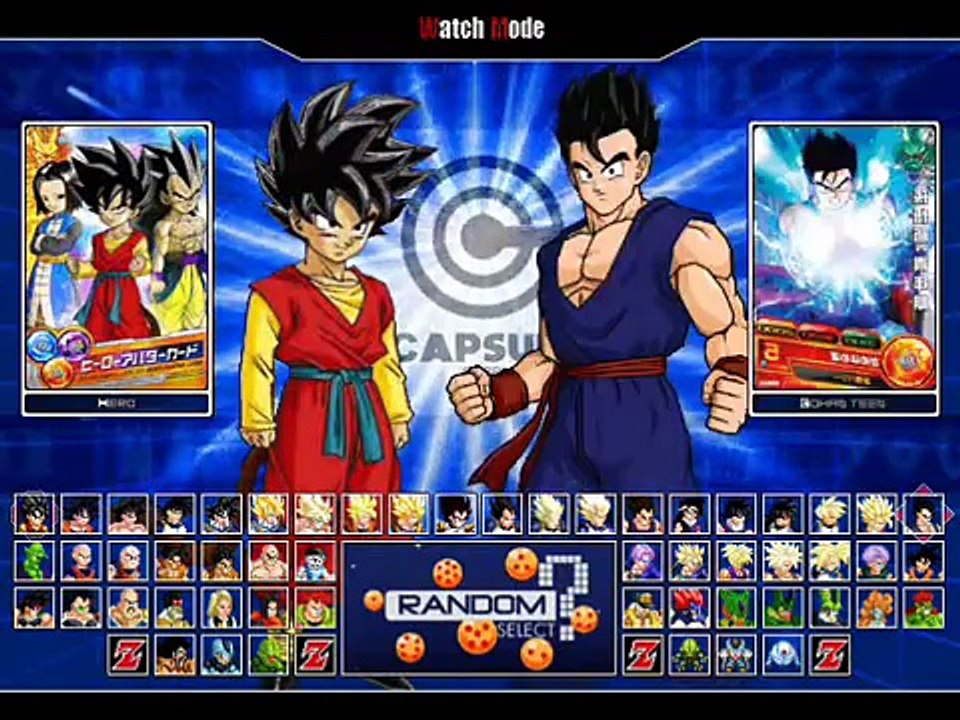This screenshot has height=720, width=960.
Task: Choose the orange curly-haired Zangya portrait
Action: (877, 607)
